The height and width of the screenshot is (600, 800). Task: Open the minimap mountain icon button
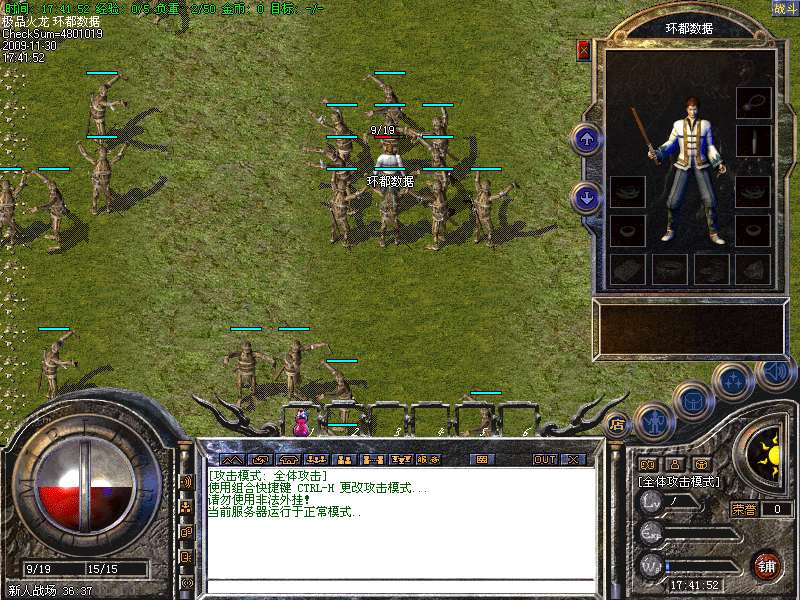pos(232,460)
